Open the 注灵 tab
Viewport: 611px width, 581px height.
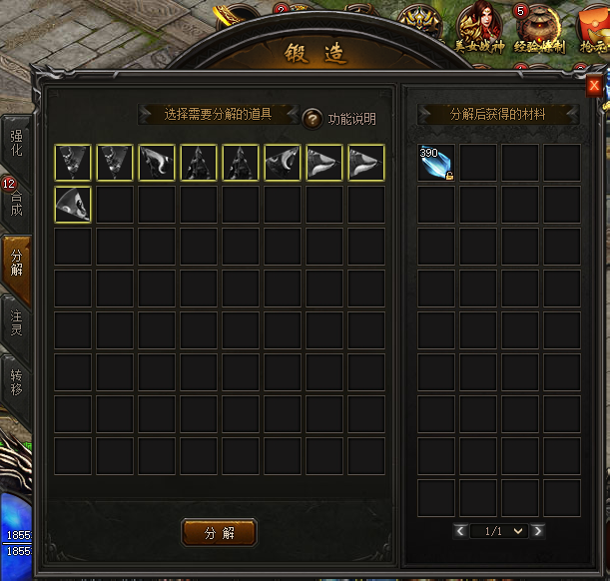[17, 322]
